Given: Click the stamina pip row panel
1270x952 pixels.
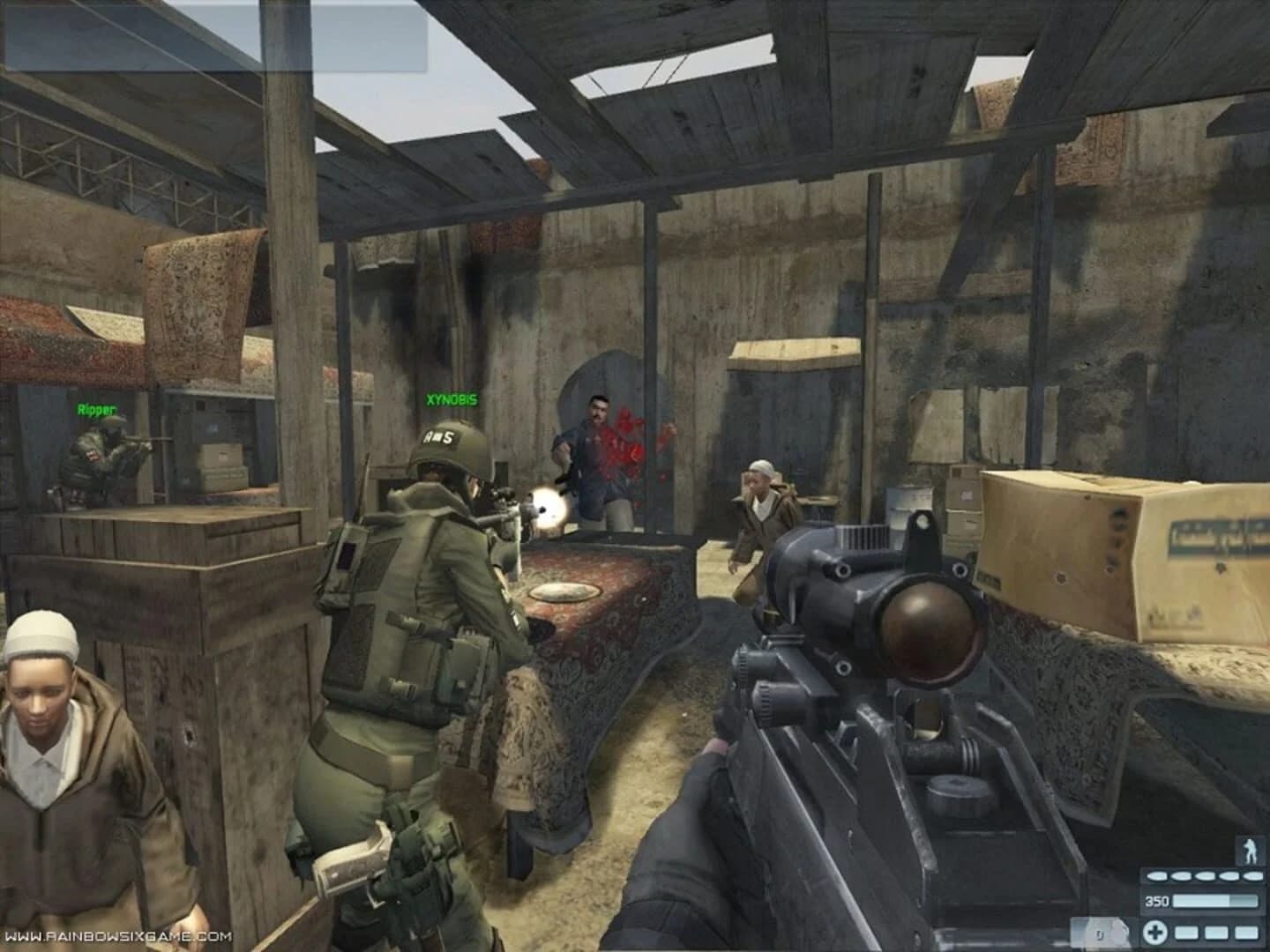Looking at the screenshot, I should (1204, 876).
